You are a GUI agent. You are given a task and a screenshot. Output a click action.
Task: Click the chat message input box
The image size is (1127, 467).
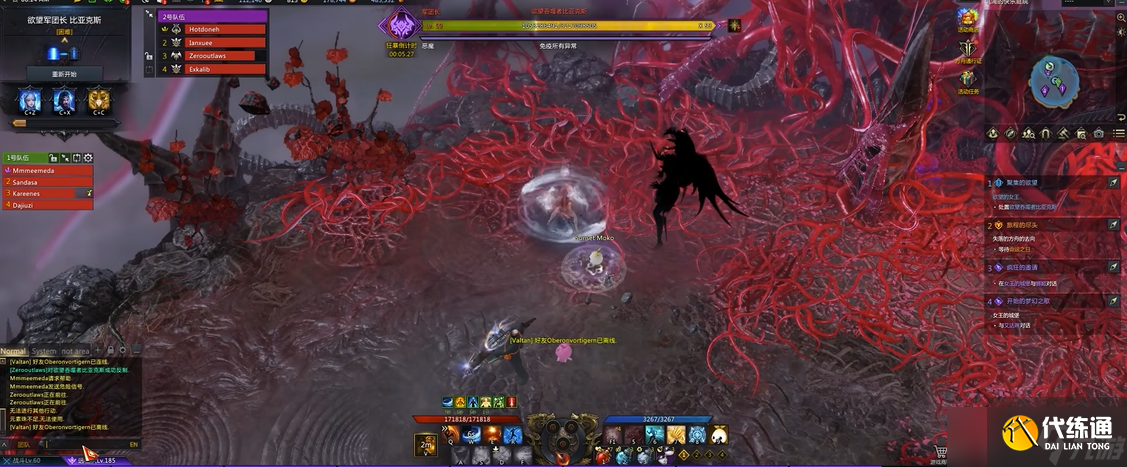coord(80,443)
